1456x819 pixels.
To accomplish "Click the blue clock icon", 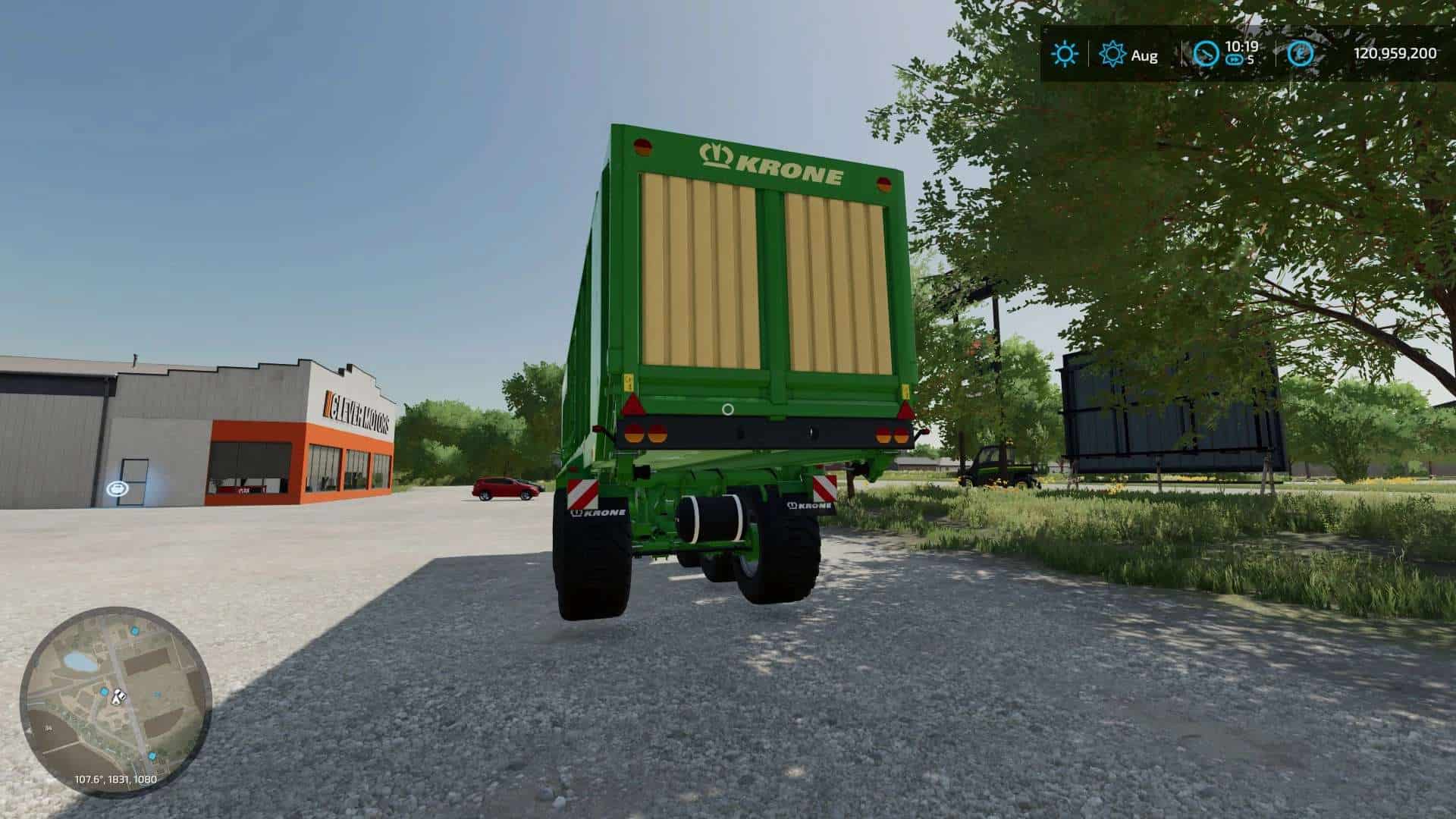I will (1206, 54).
